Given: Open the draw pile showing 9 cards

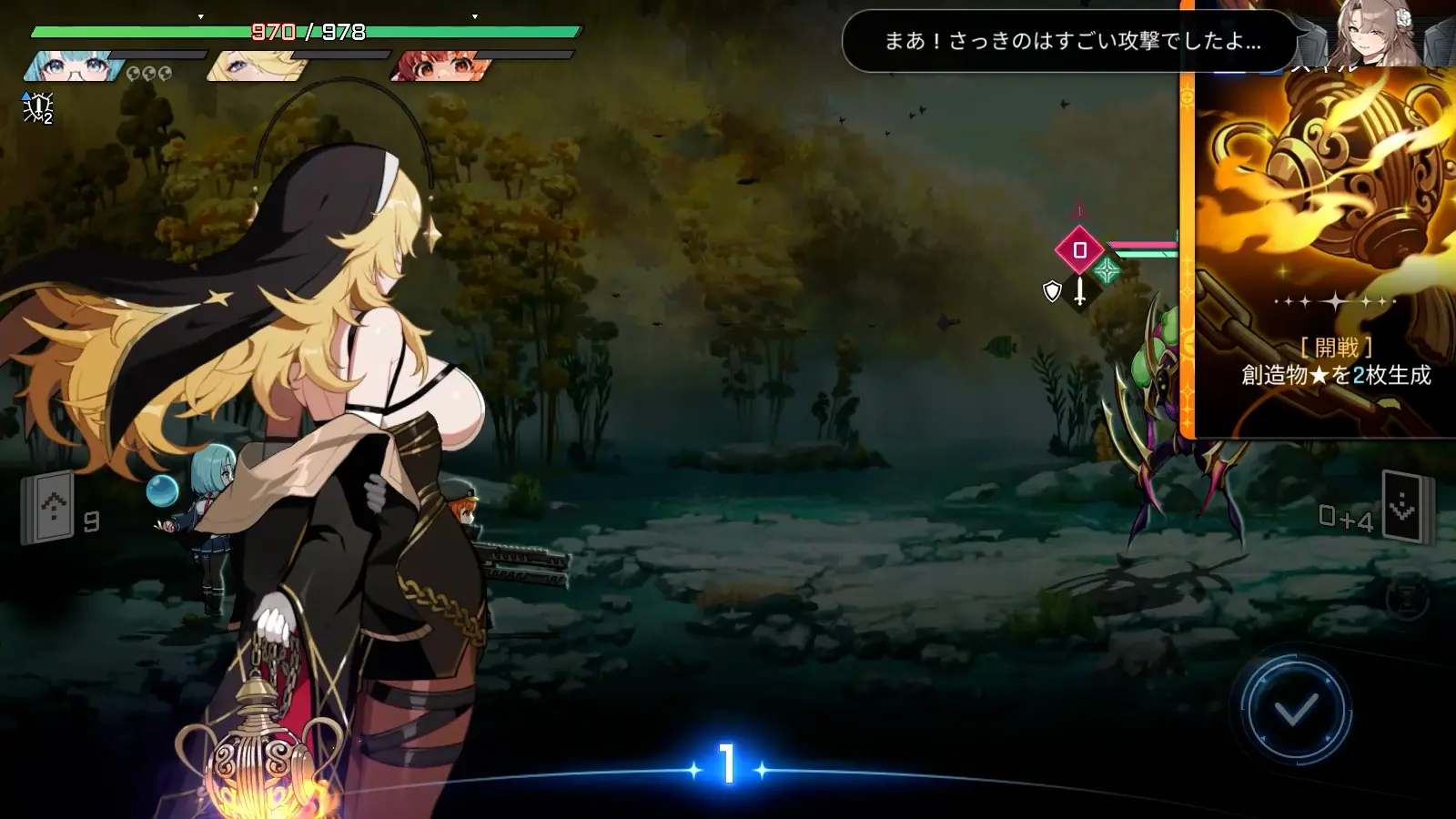Looking at the screenshot, I should pyautogui.click(x=48, y=507).
